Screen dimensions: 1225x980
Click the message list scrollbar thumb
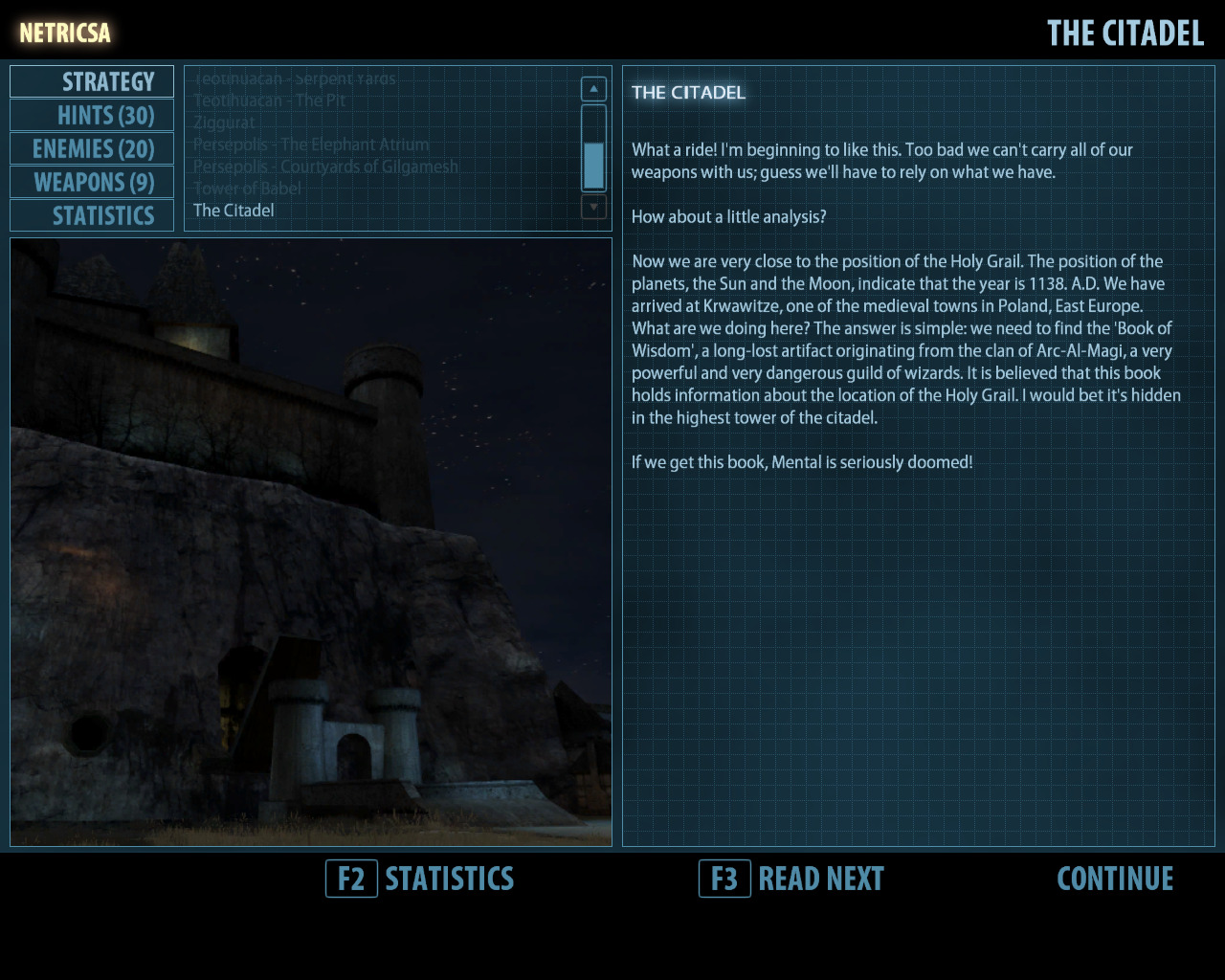(593, 166)
